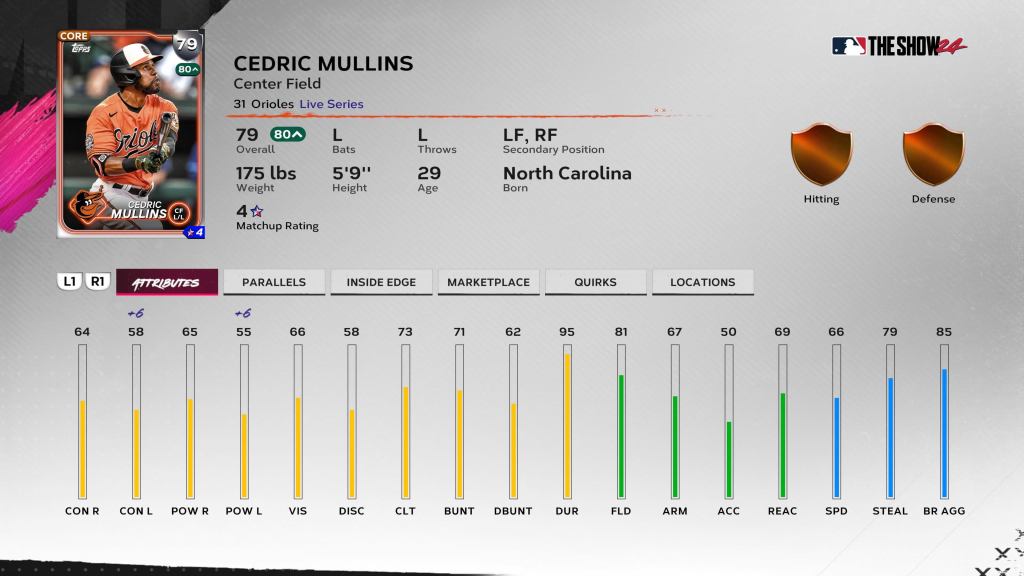Viewport: 1024px width, 576px height.
Task: Select the Hitting bronze shield badge
Action: [x=821, y=154]
